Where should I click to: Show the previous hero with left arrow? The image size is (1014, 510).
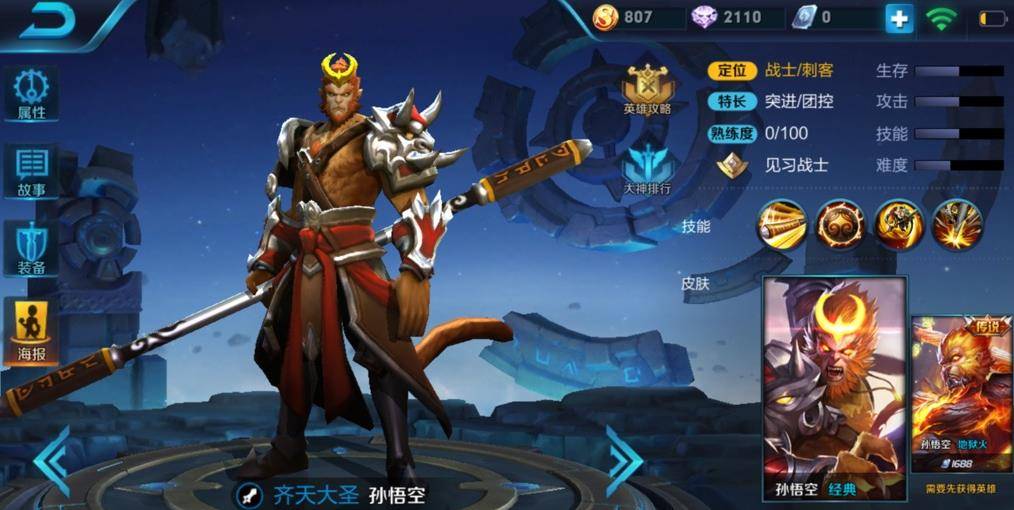[51, 461]
